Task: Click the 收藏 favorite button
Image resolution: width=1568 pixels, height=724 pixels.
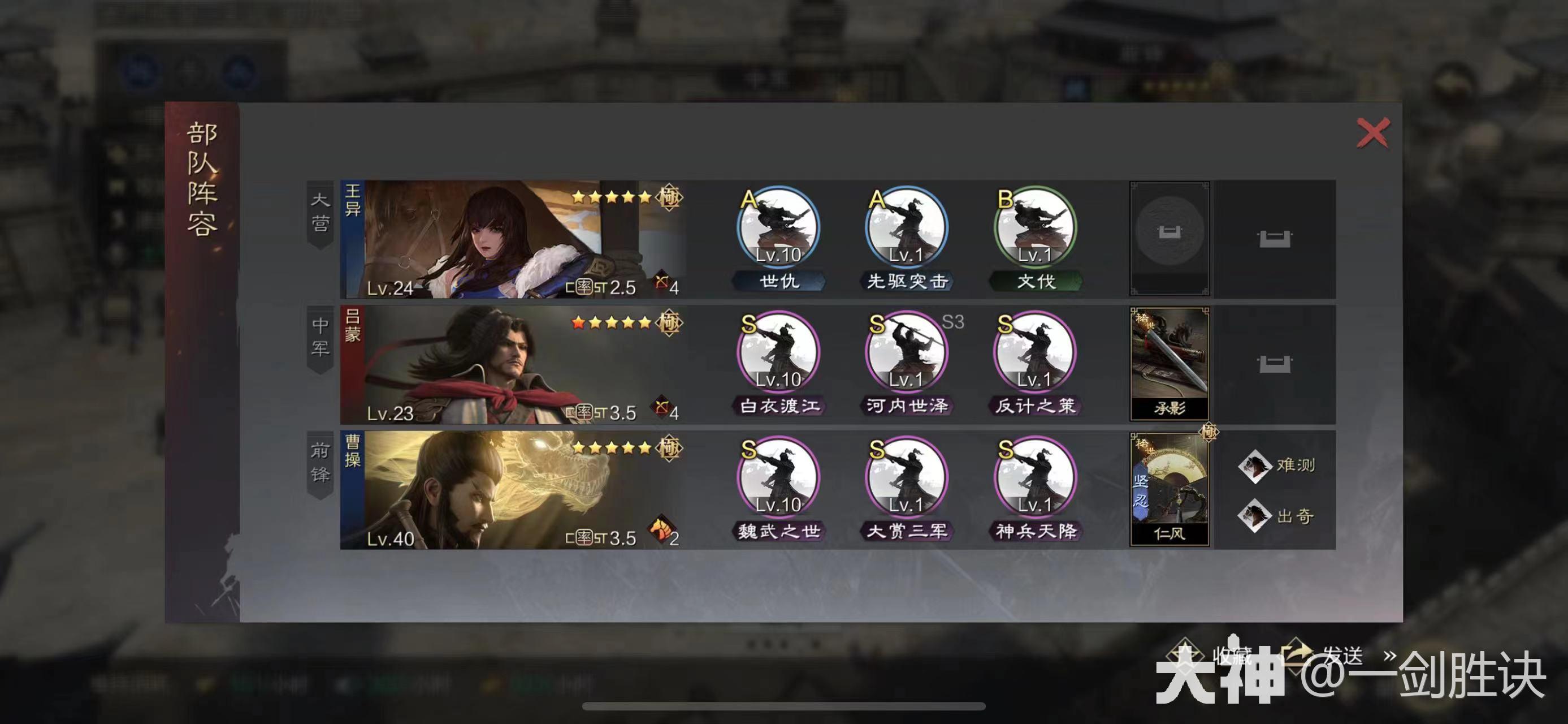Action: tap(1211, 657)
